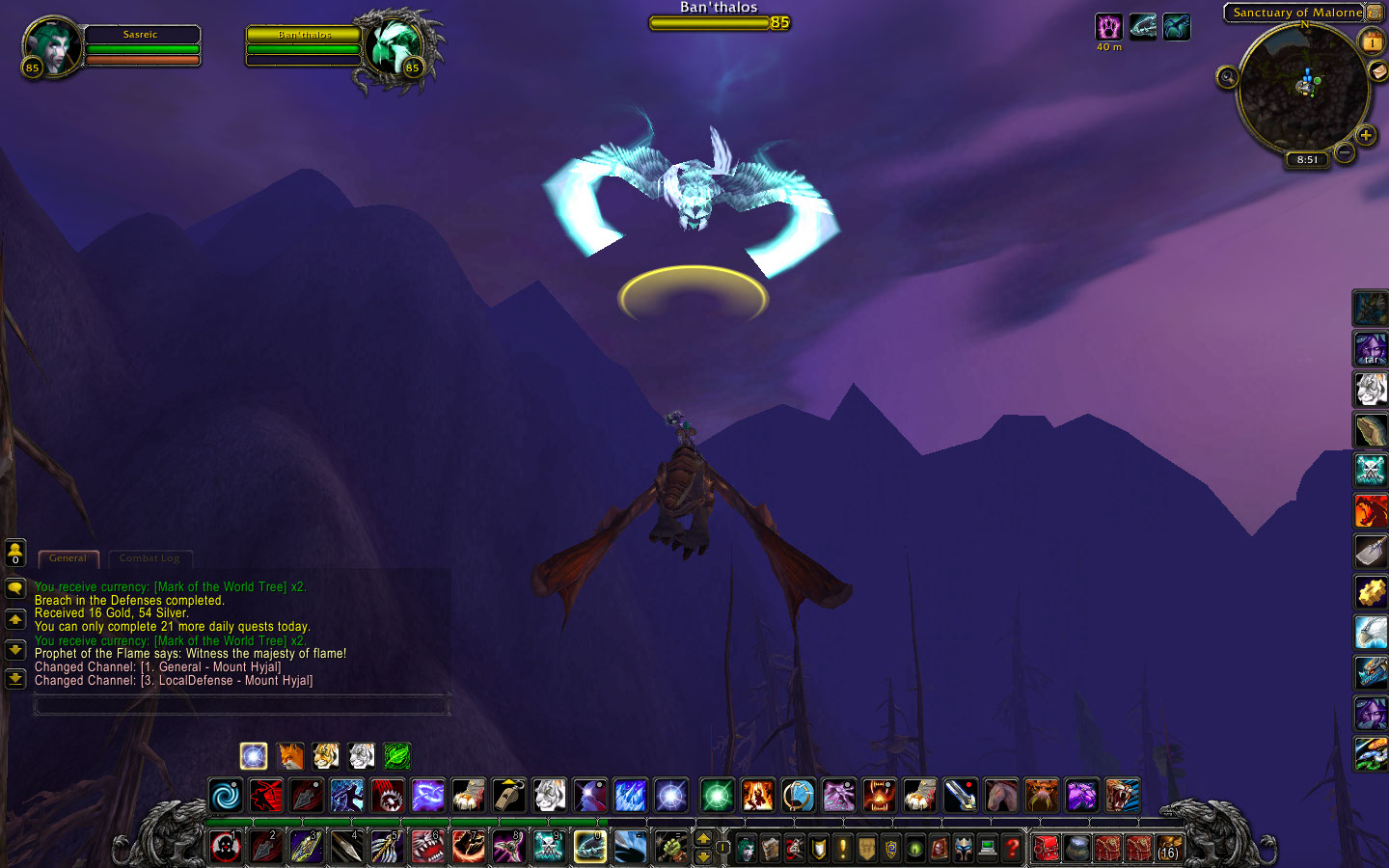Click the purple paw buff icon

coord(1108,26)
